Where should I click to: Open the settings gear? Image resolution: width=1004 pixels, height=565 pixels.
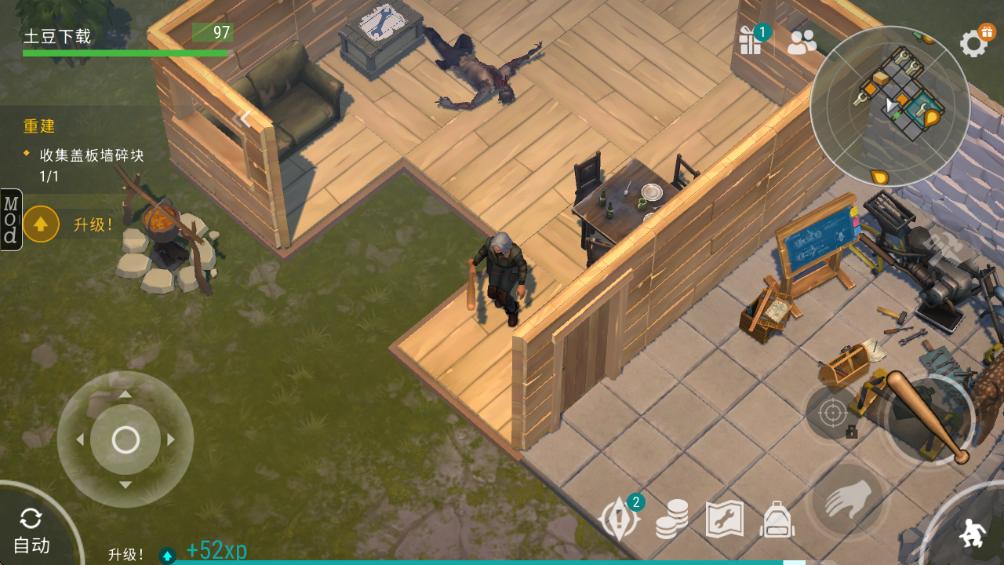pyautogui.click(x=974, y=42)
